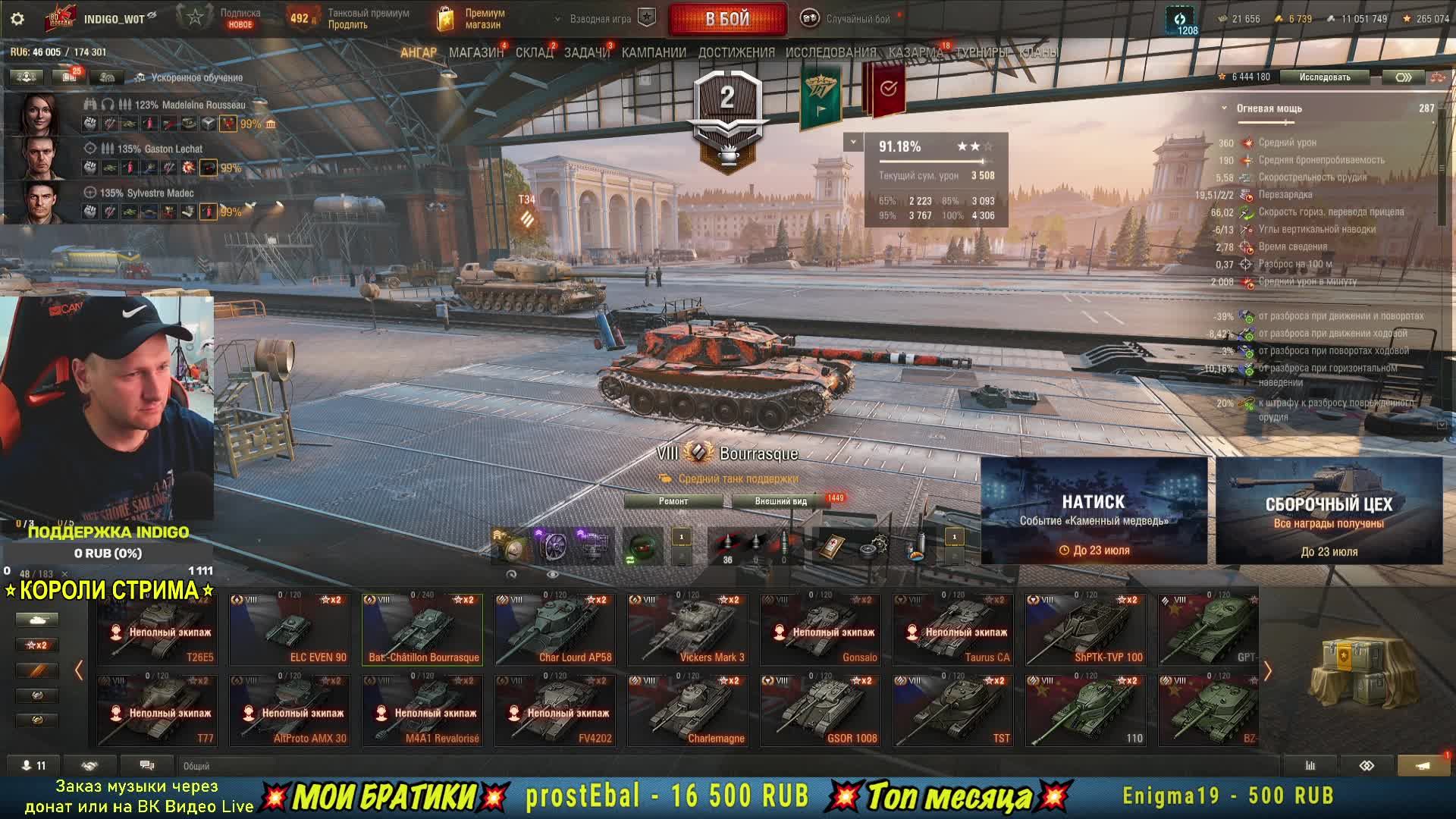The image size is (1456, 819).
Task: Open the ДОСТИЖЕНИЯ tab
Action: point(736,52)
